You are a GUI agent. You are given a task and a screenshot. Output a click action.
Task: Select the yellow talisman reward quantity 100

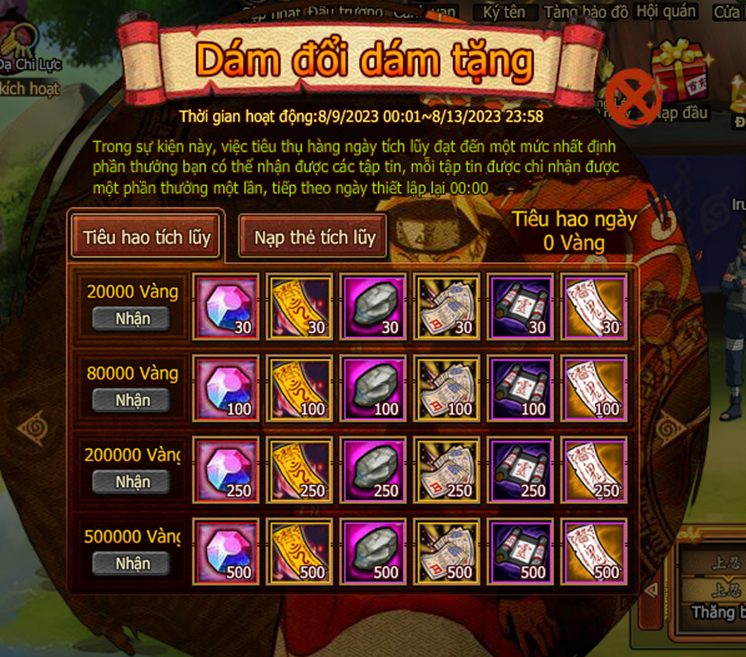[x=300, y=388]
